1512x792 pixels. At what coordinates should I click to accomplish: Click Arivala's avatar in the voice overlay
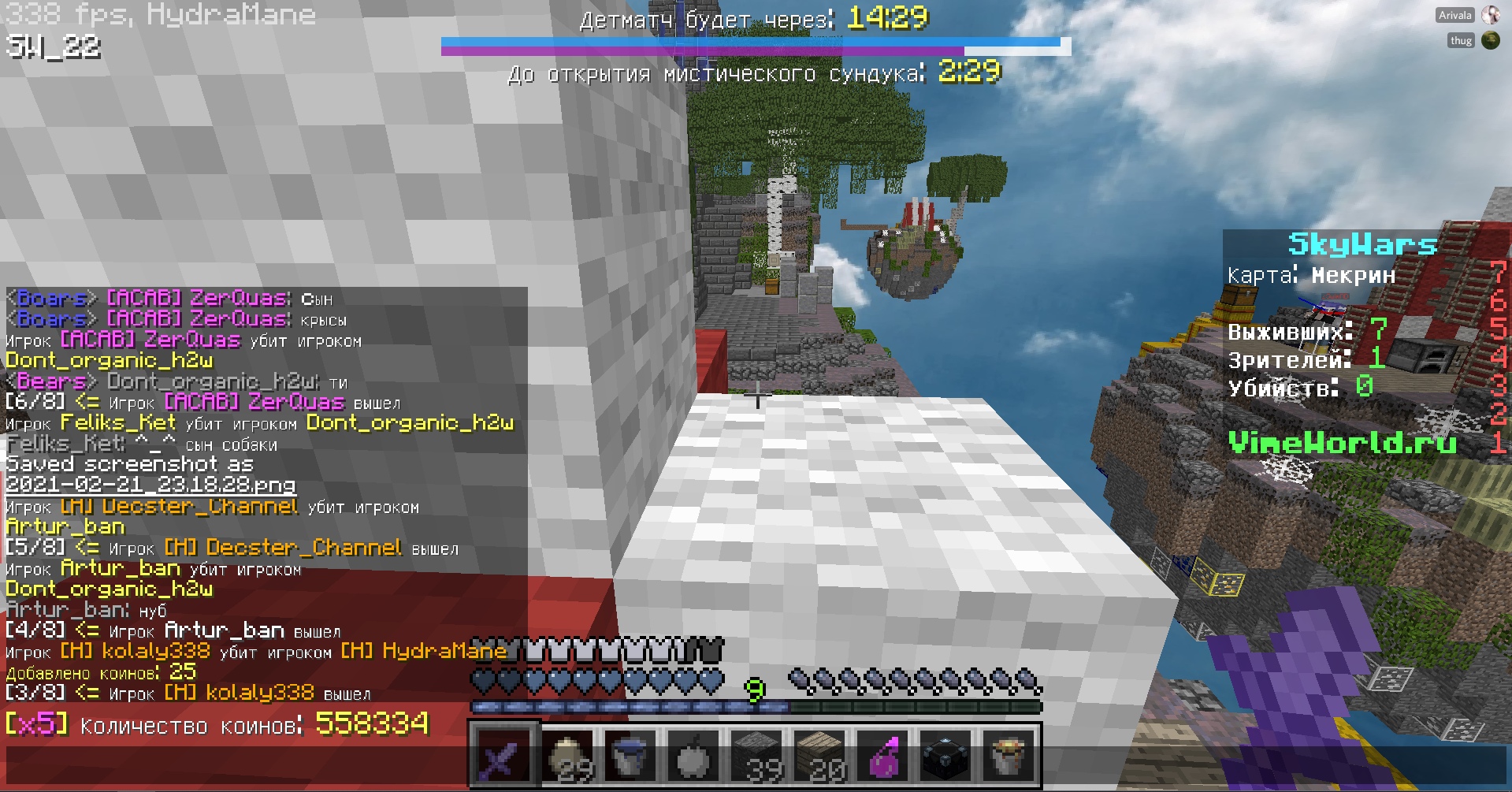tap(1491, 15)
